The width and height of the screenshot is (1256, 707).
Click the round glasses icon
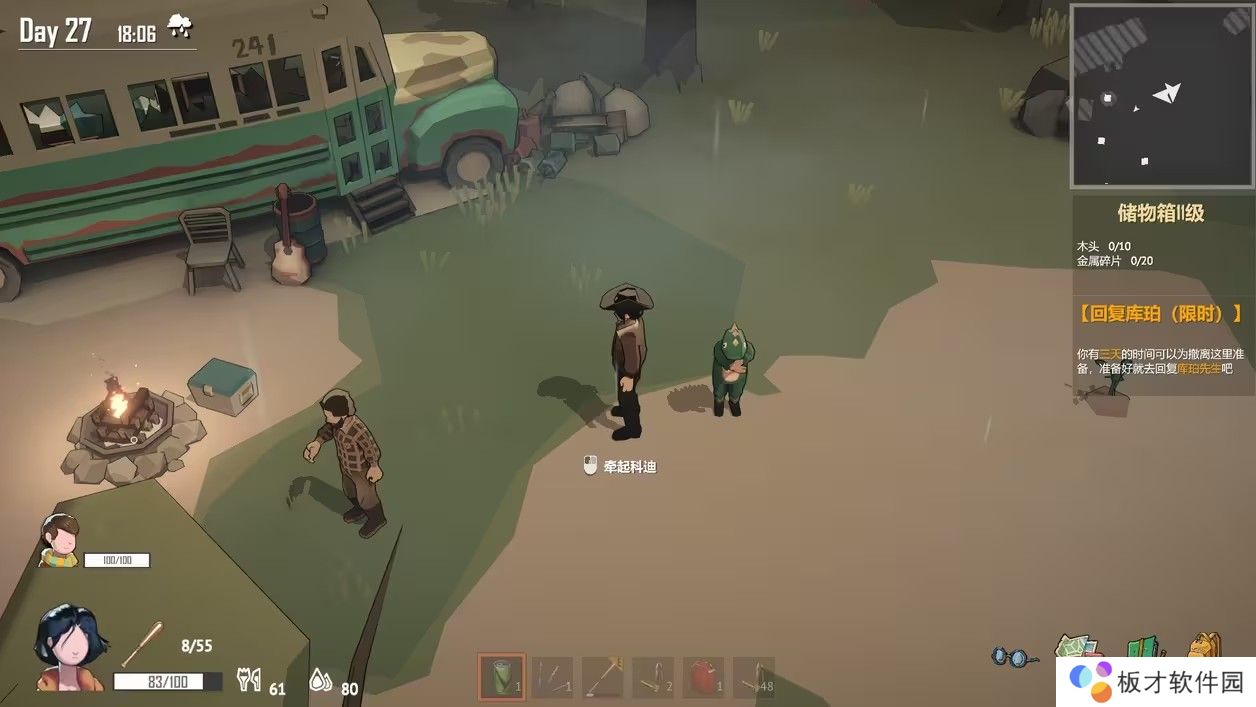(x=1015, y=657)
